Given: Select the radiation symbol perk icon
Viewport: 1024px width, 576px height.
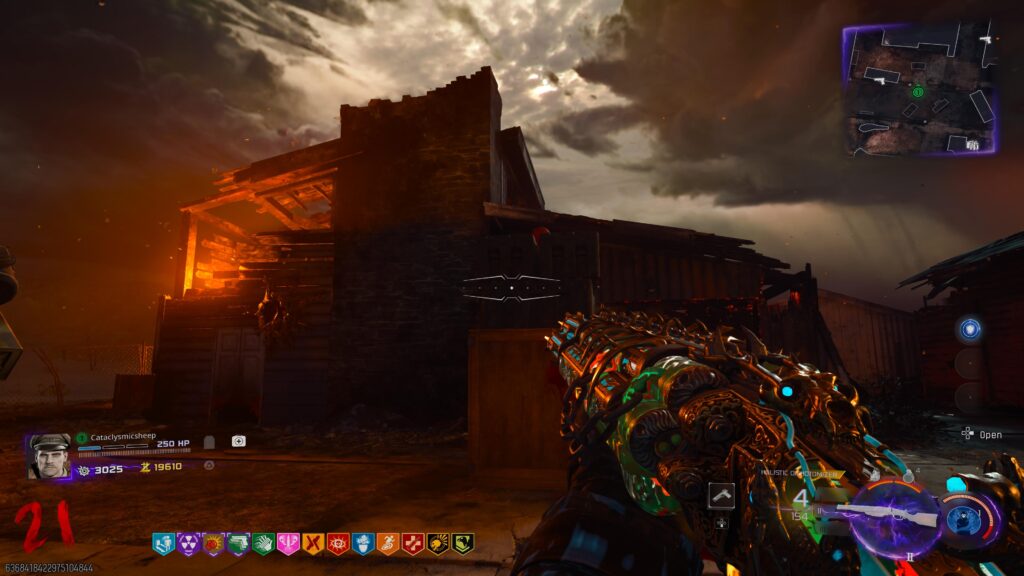Looking at the screenshot, I should tap(188, 544).
